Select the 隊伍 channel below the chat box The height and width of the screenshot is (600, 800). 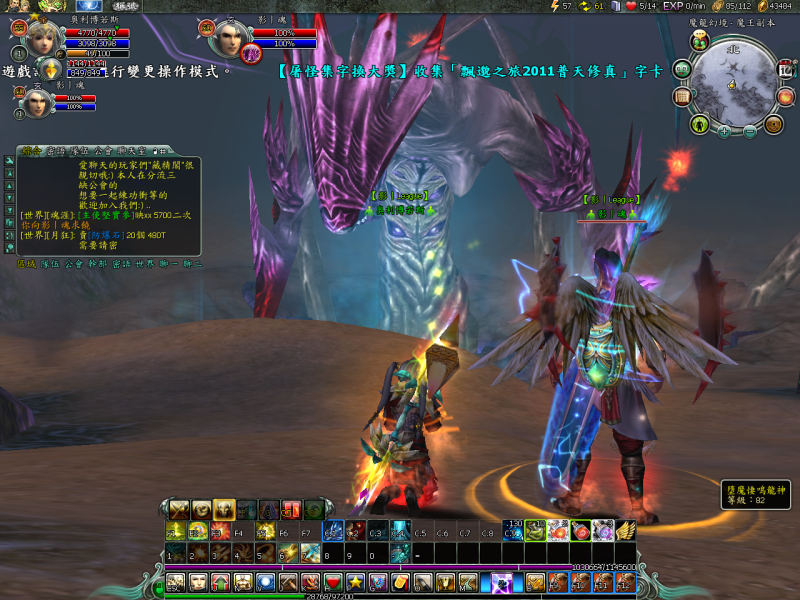48,264
